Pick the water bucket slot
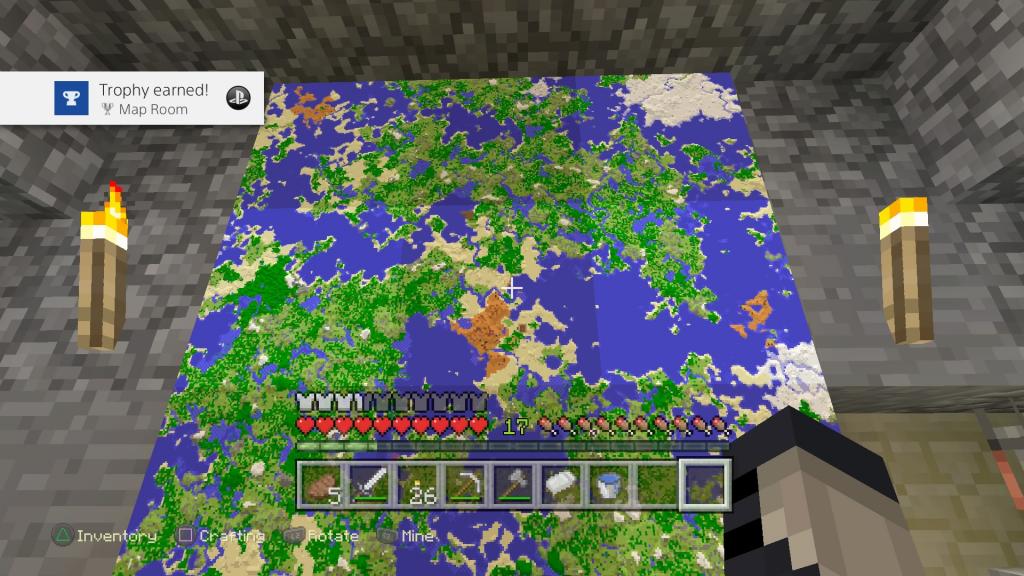 (x=608, y=484)
